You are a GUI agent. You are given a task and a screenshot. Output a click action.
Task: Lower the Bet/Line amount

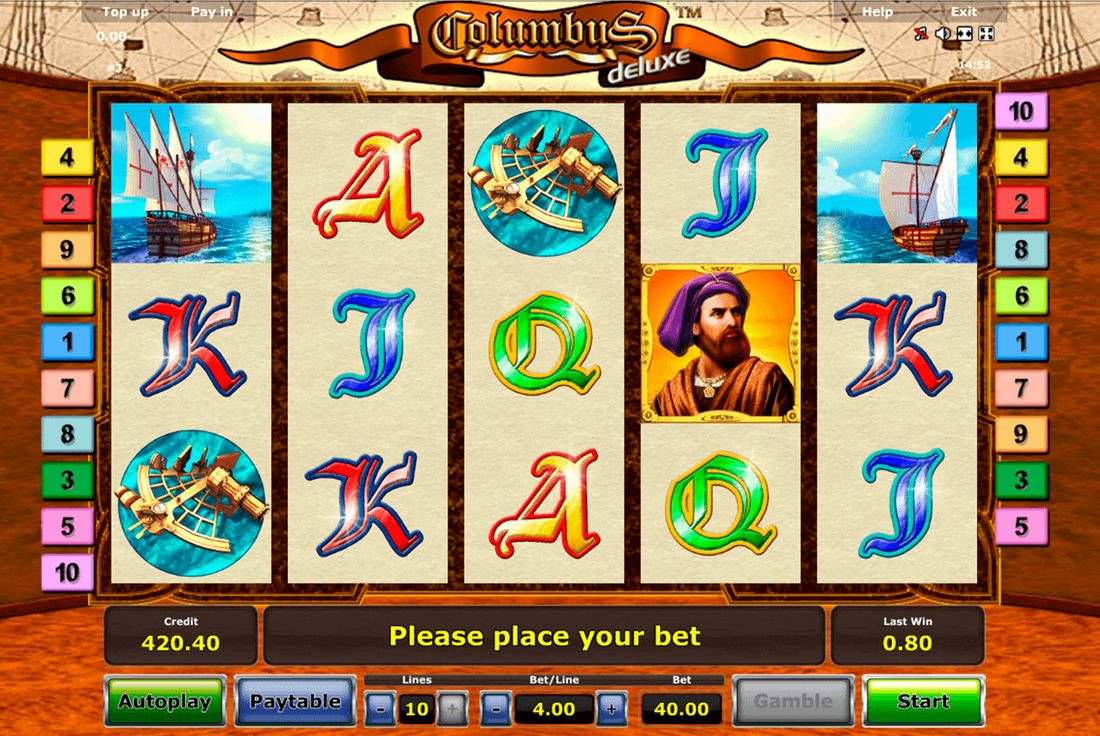click(x=496, y=709)
